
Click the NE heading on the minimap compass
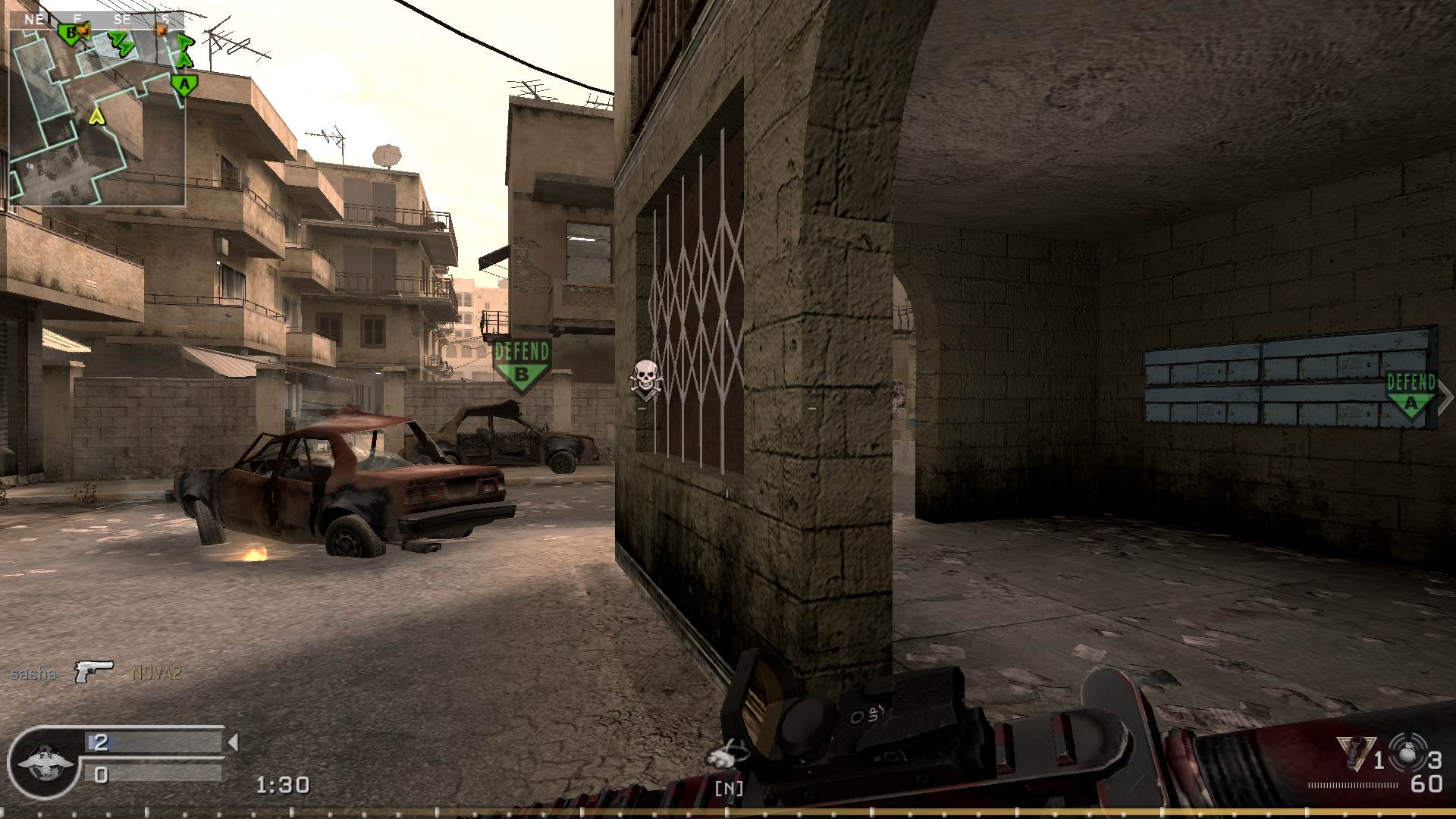click(34, 19)
